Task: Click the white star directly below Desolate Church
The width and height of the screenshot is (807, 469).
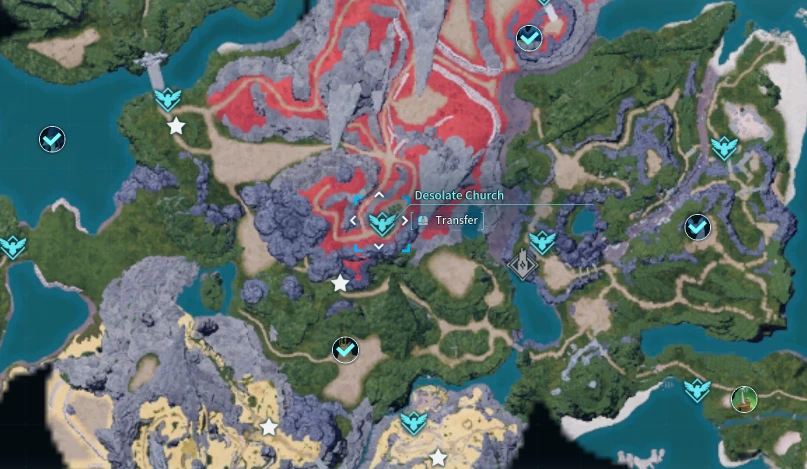Action: [x=340, y=283]
